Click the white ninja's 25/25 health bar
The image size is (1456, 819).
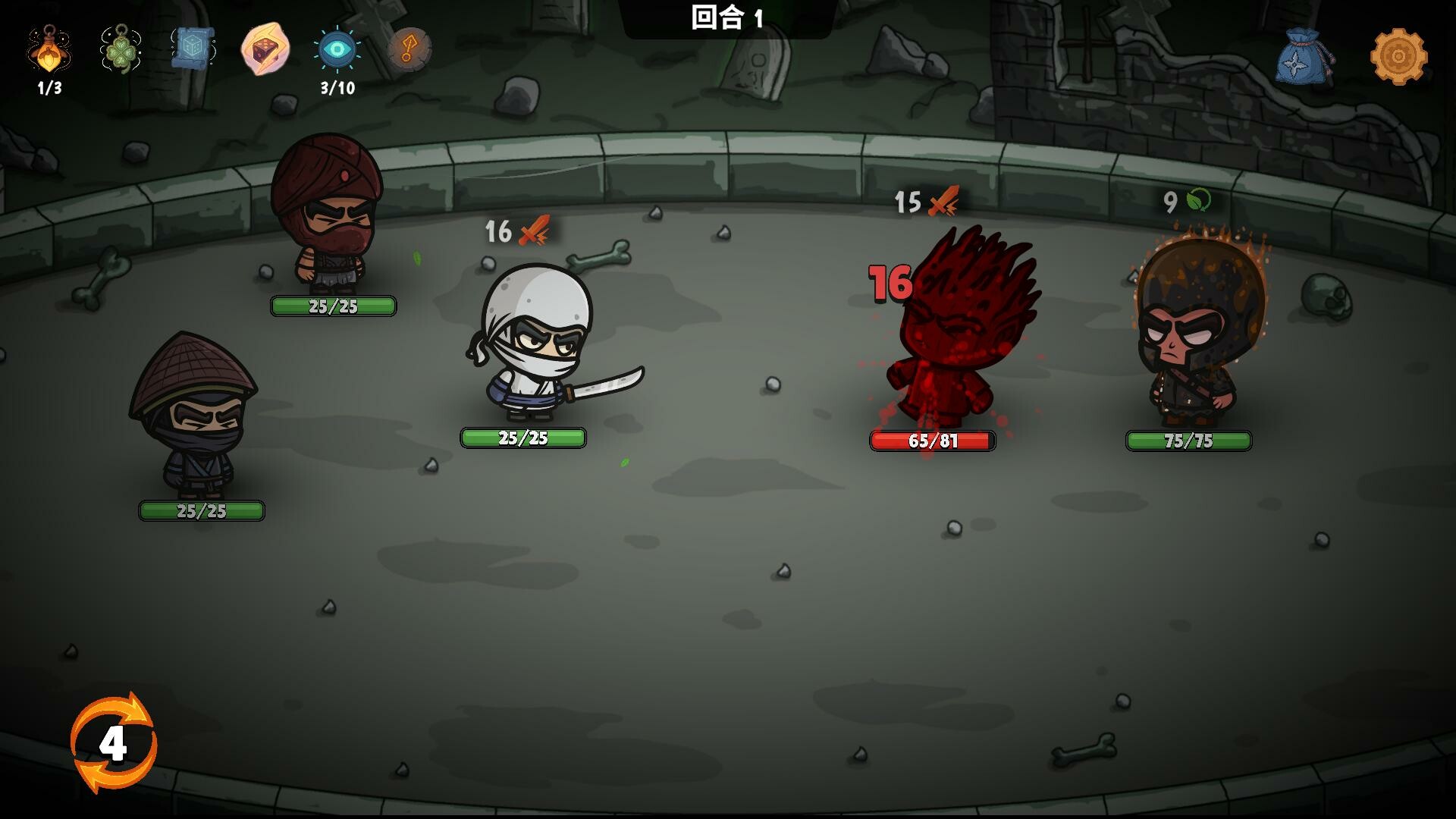[523, 438]
